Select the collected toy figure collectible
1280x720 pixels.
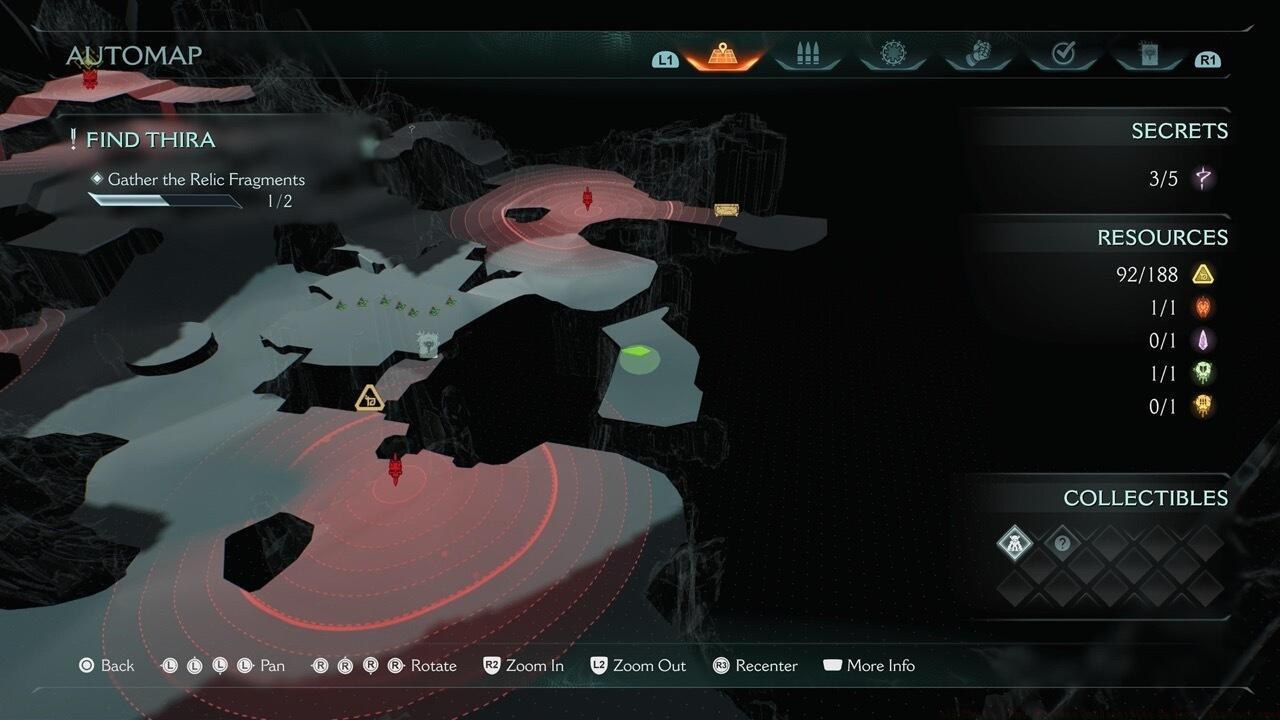(x=1014, y=544)
